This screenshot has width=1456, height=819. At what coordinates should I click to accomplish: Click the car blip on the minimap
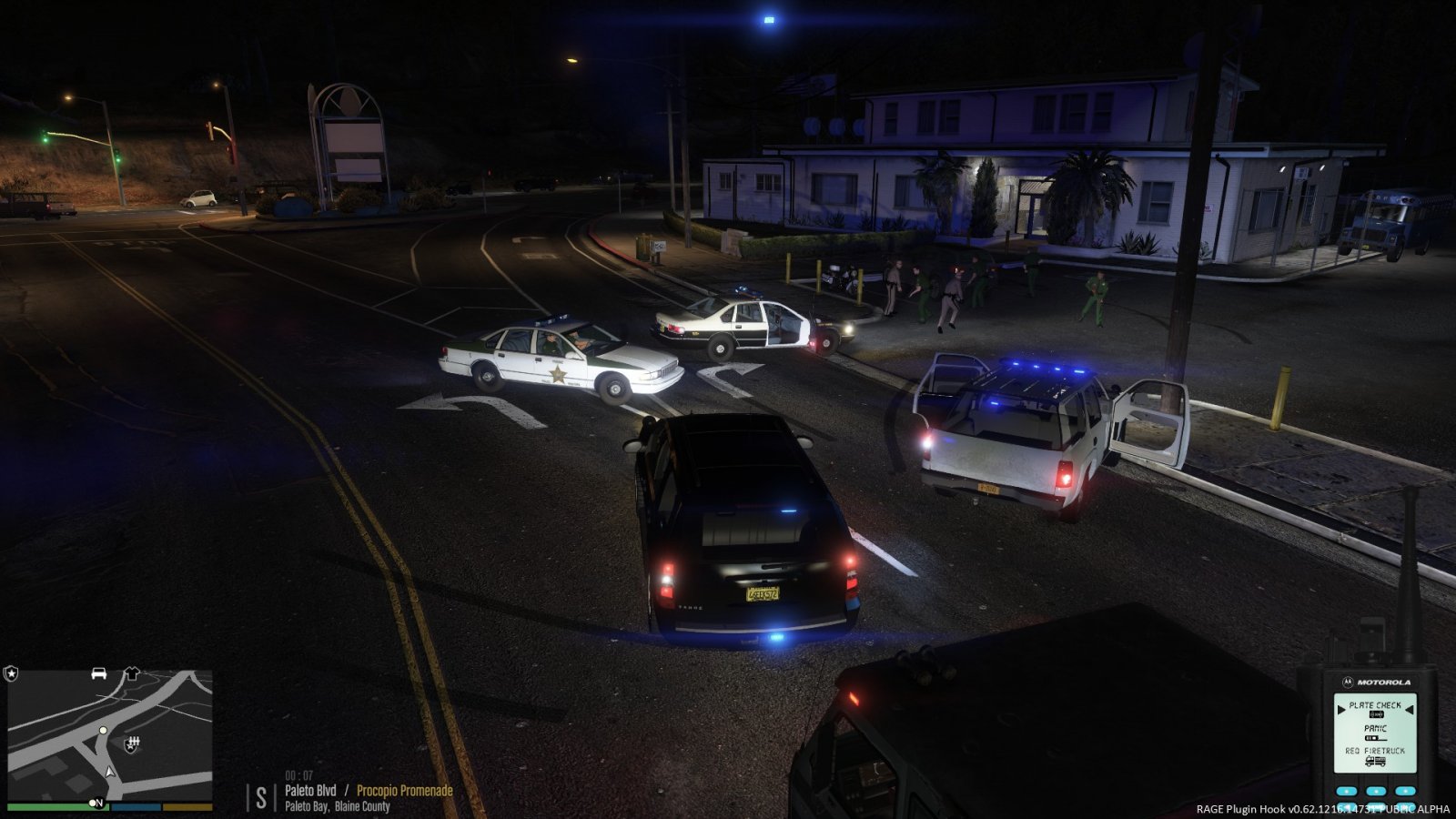click(x=99, y=673)
